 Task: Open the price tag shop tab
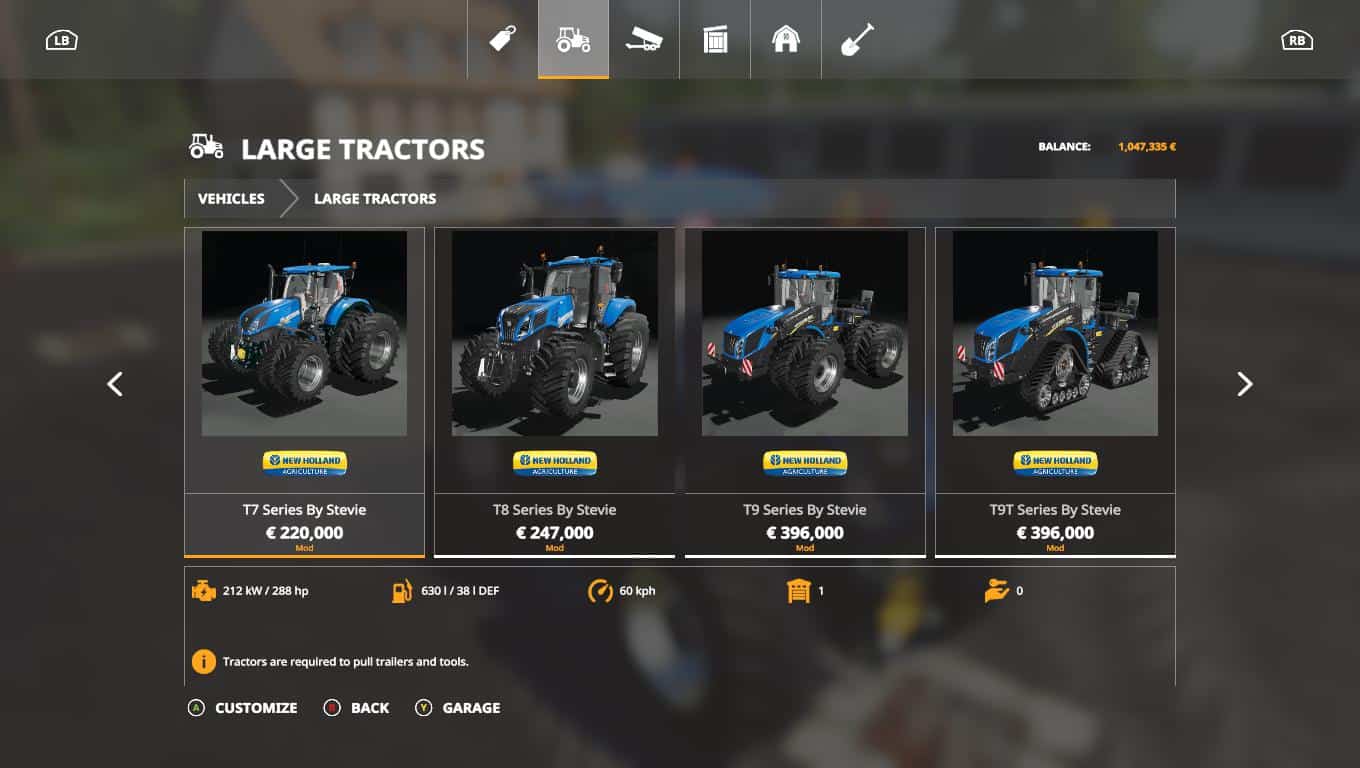[502, 40]
